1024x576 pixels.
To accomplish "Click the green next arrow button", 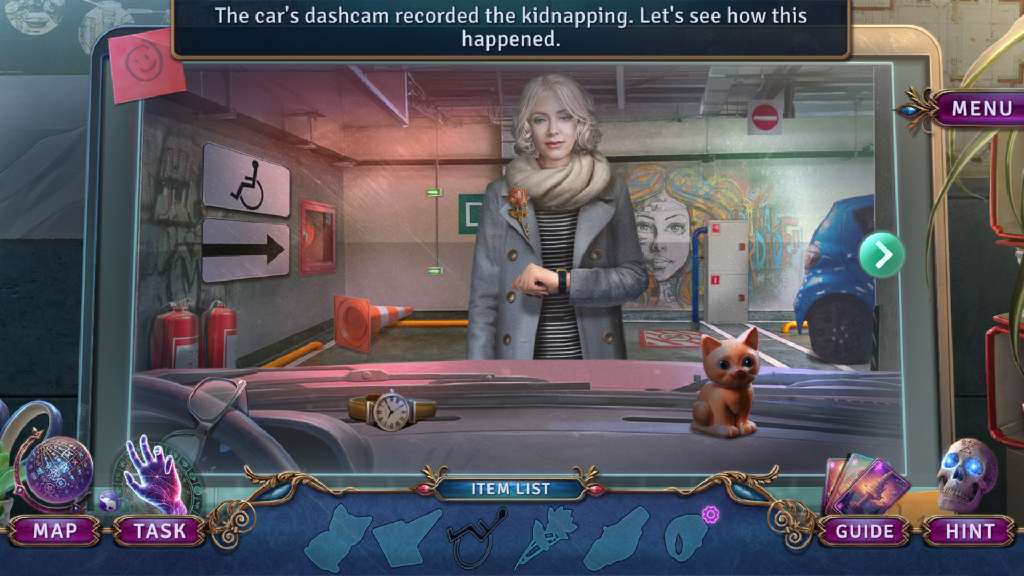I will (881, 255).
